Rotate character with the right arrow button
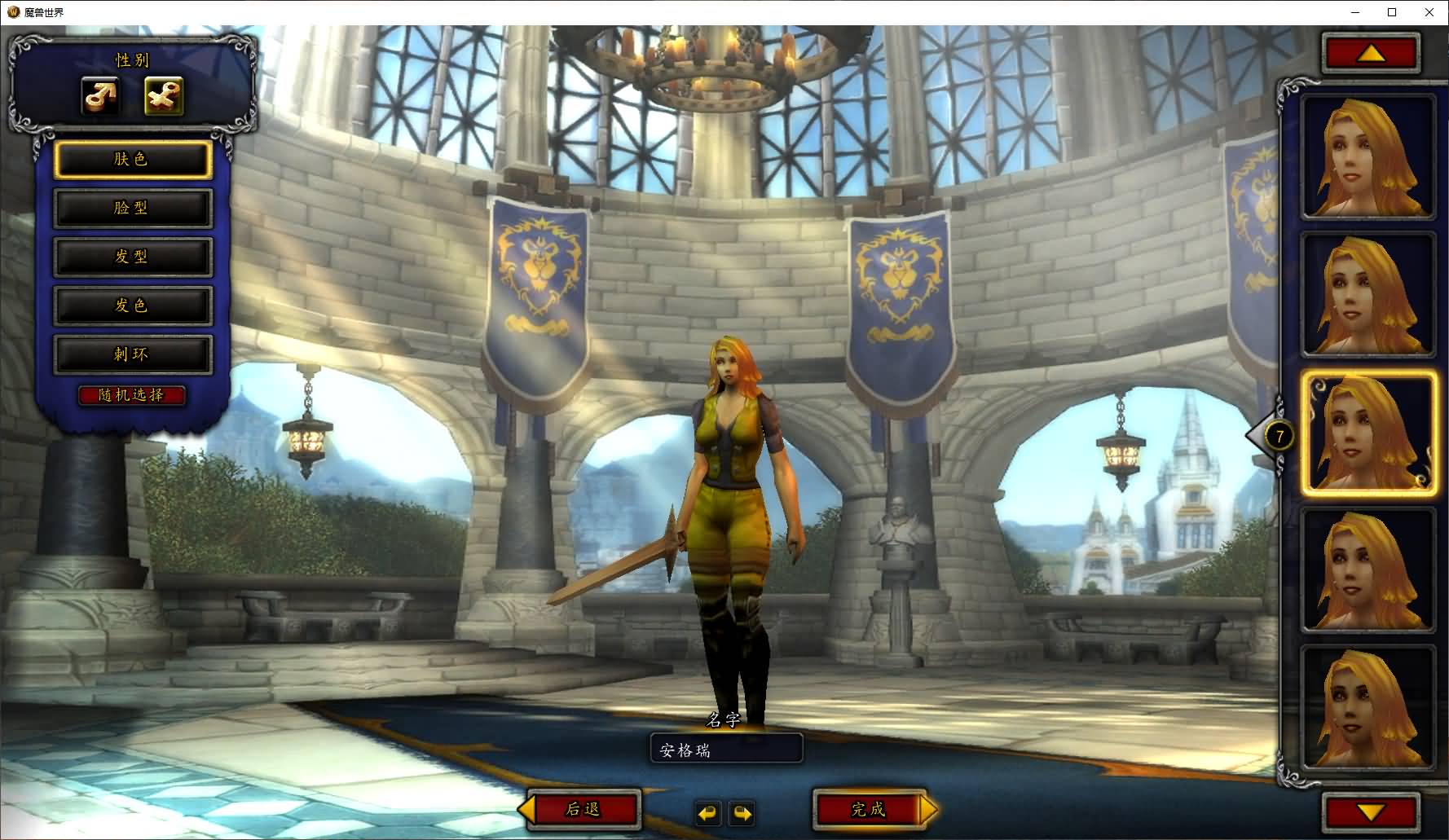The width and height of the screenshot is (1449, 840). [x=742, y=813]
